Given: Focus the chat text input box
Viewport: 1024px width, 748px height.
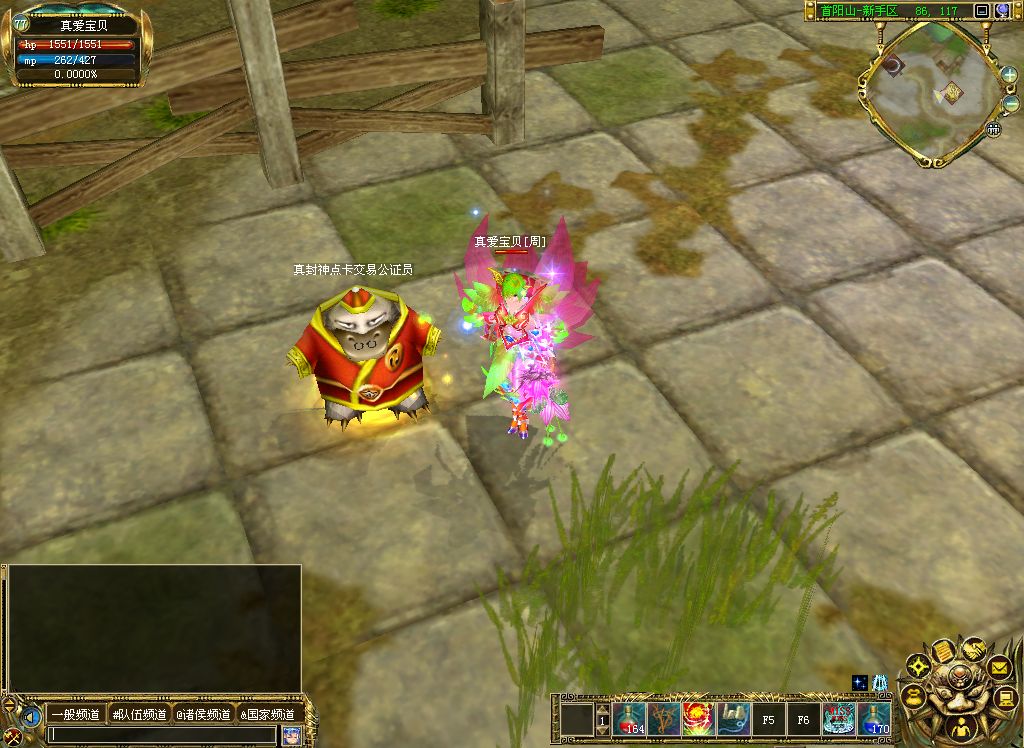Looking at the screenshot, I should click(x=160, y=735).
